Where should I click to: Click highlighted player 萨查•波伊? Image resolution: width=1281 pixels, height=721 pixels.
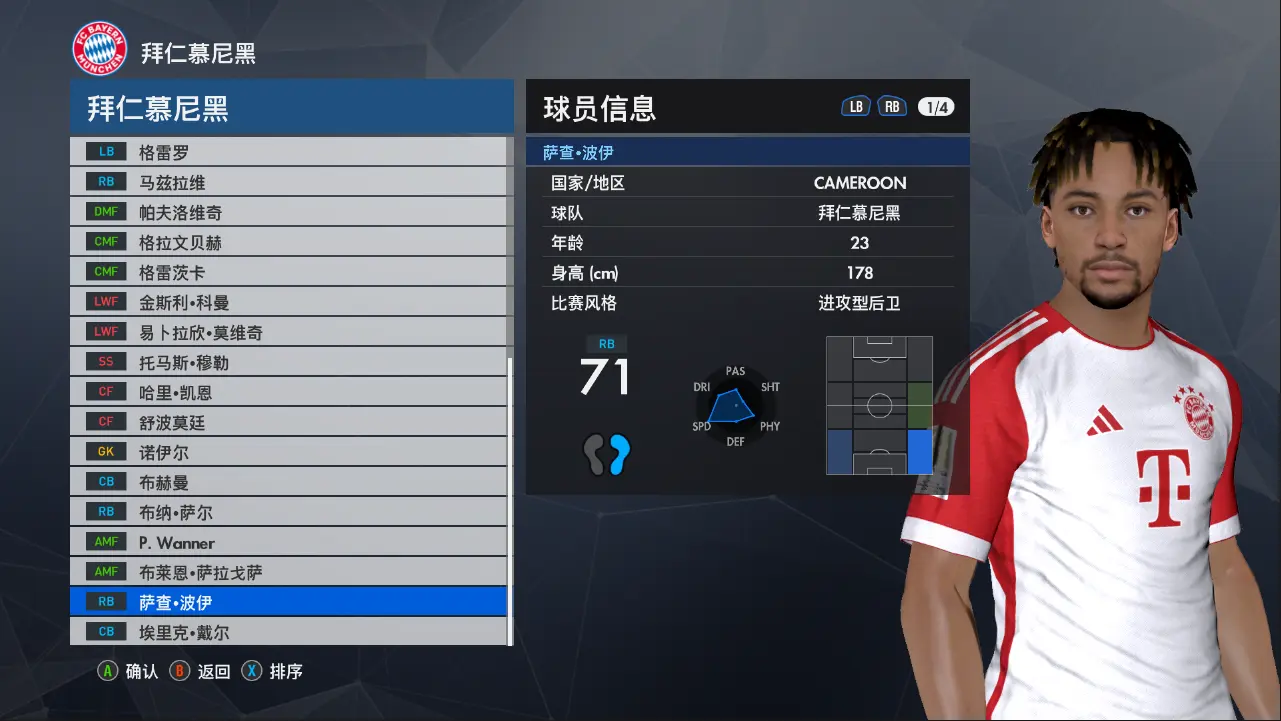tap(288, 602)
